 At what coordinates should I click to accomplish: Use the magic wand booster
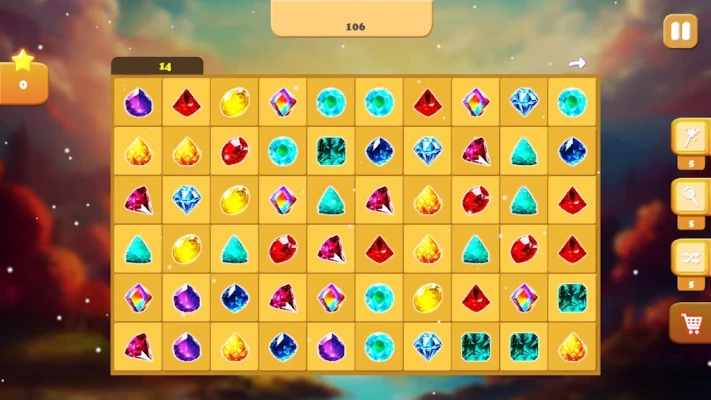point(691,136)
